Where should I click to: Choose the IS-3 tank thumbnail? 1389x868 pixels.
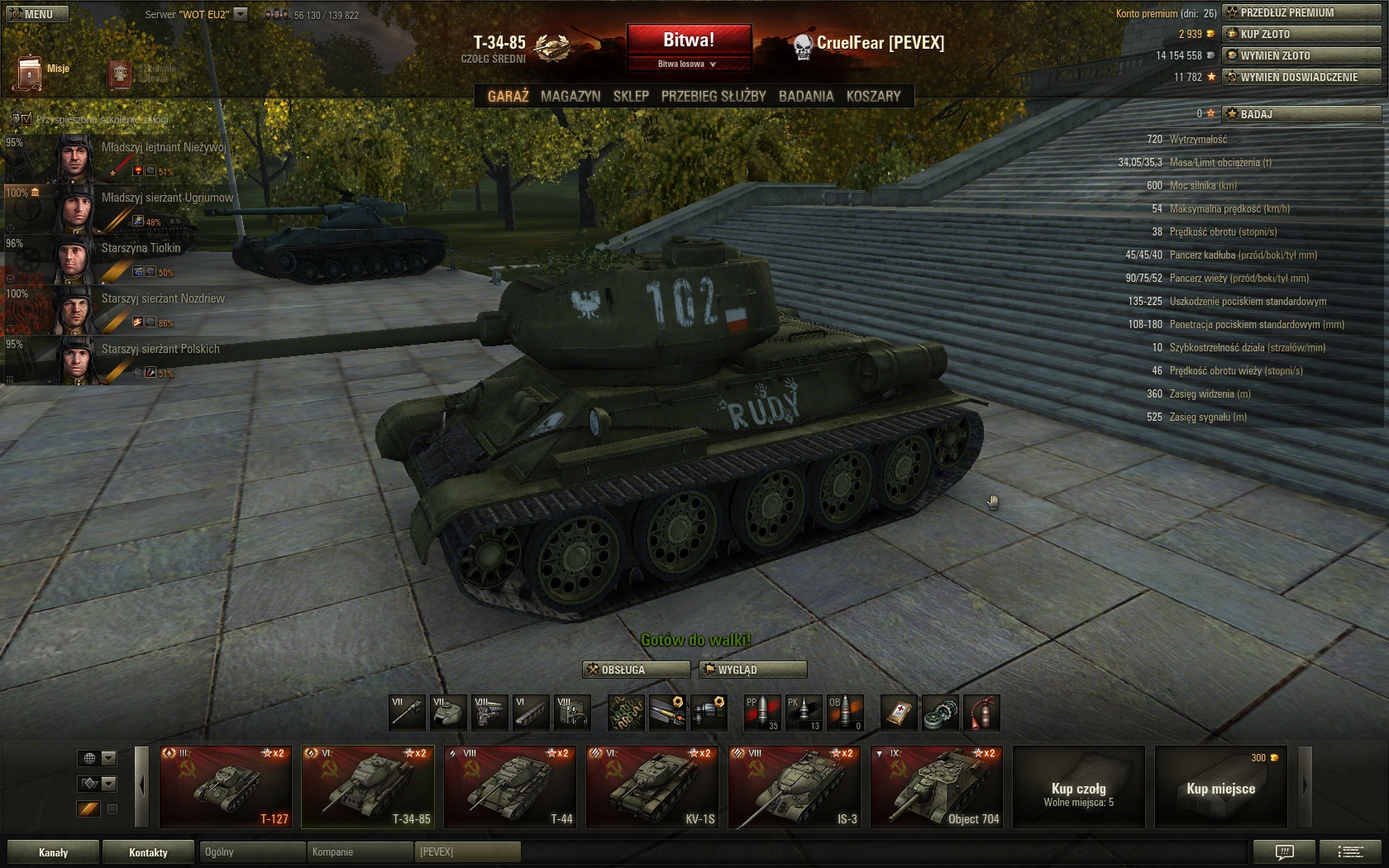click(794, 787)
